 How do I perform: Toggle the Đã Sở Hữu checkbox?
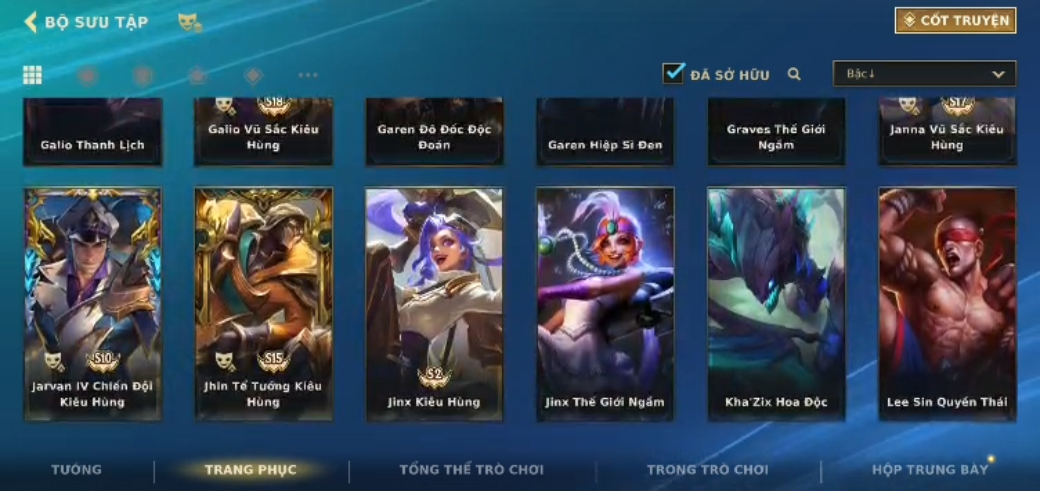(x=674, y=73)
